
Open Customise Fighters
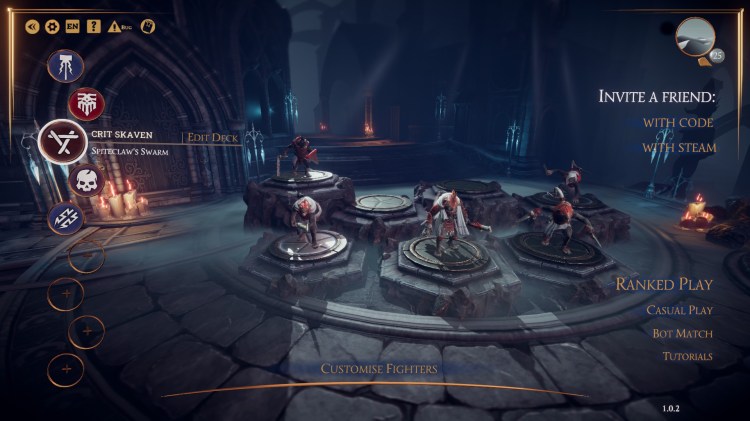coord(378,369)
